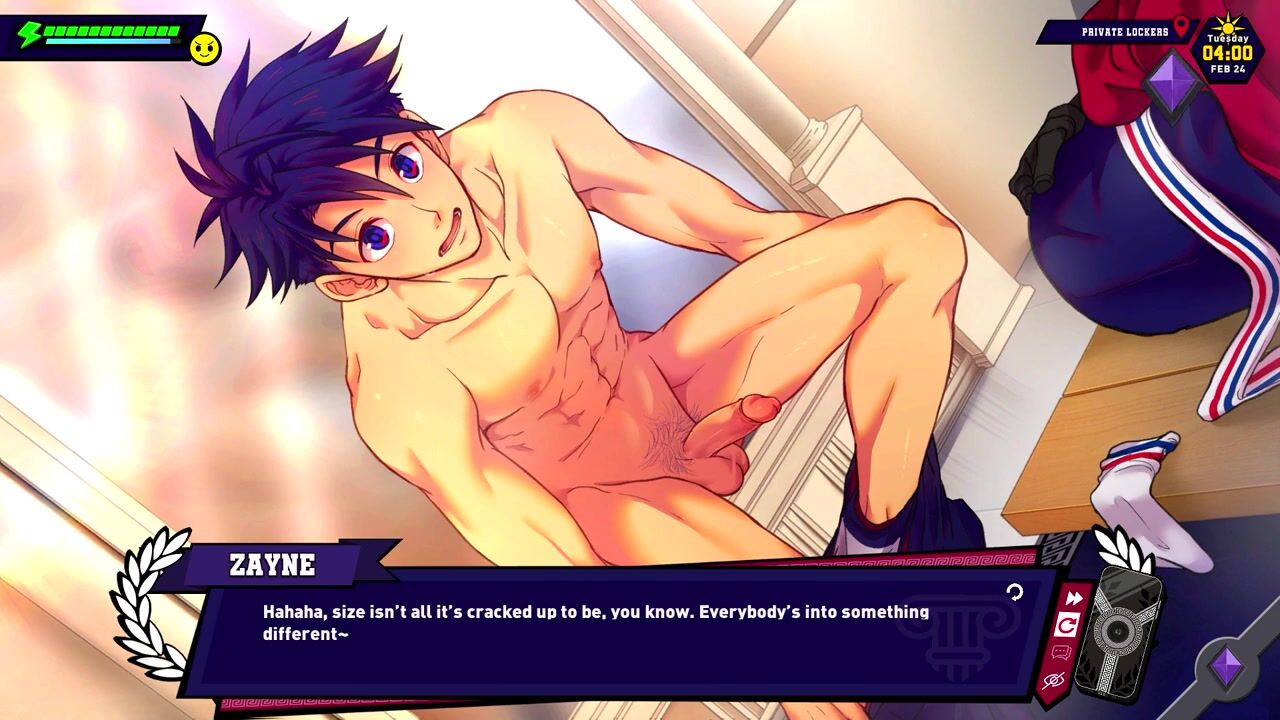Open the dialogue history speech-bubble icon

point(1061,653)
